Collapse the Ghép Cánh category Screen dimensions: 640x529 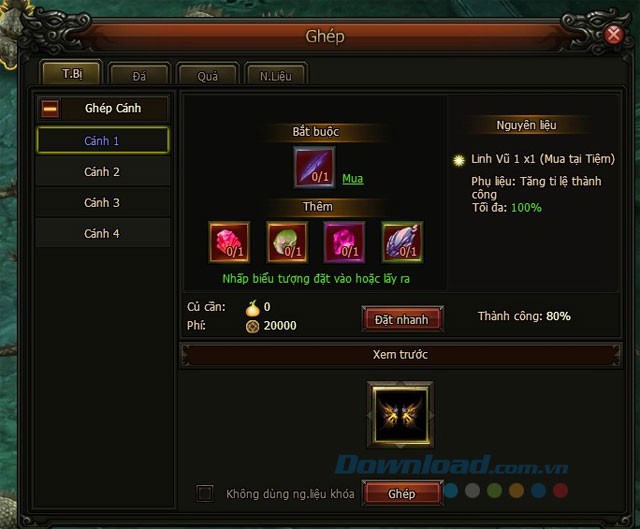click(x=50, y=108)
